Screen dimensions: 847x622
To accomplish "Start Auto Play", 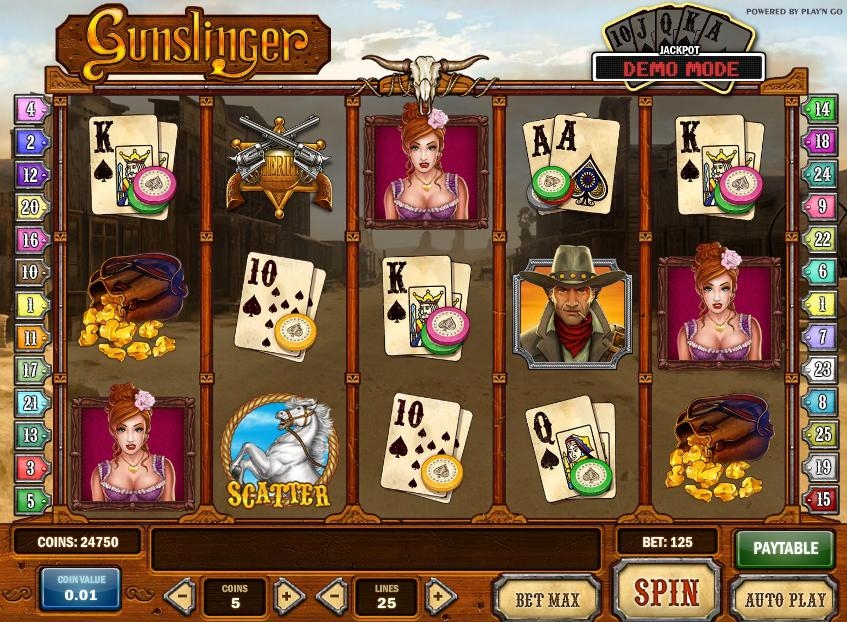I will (x=785, y=598).
